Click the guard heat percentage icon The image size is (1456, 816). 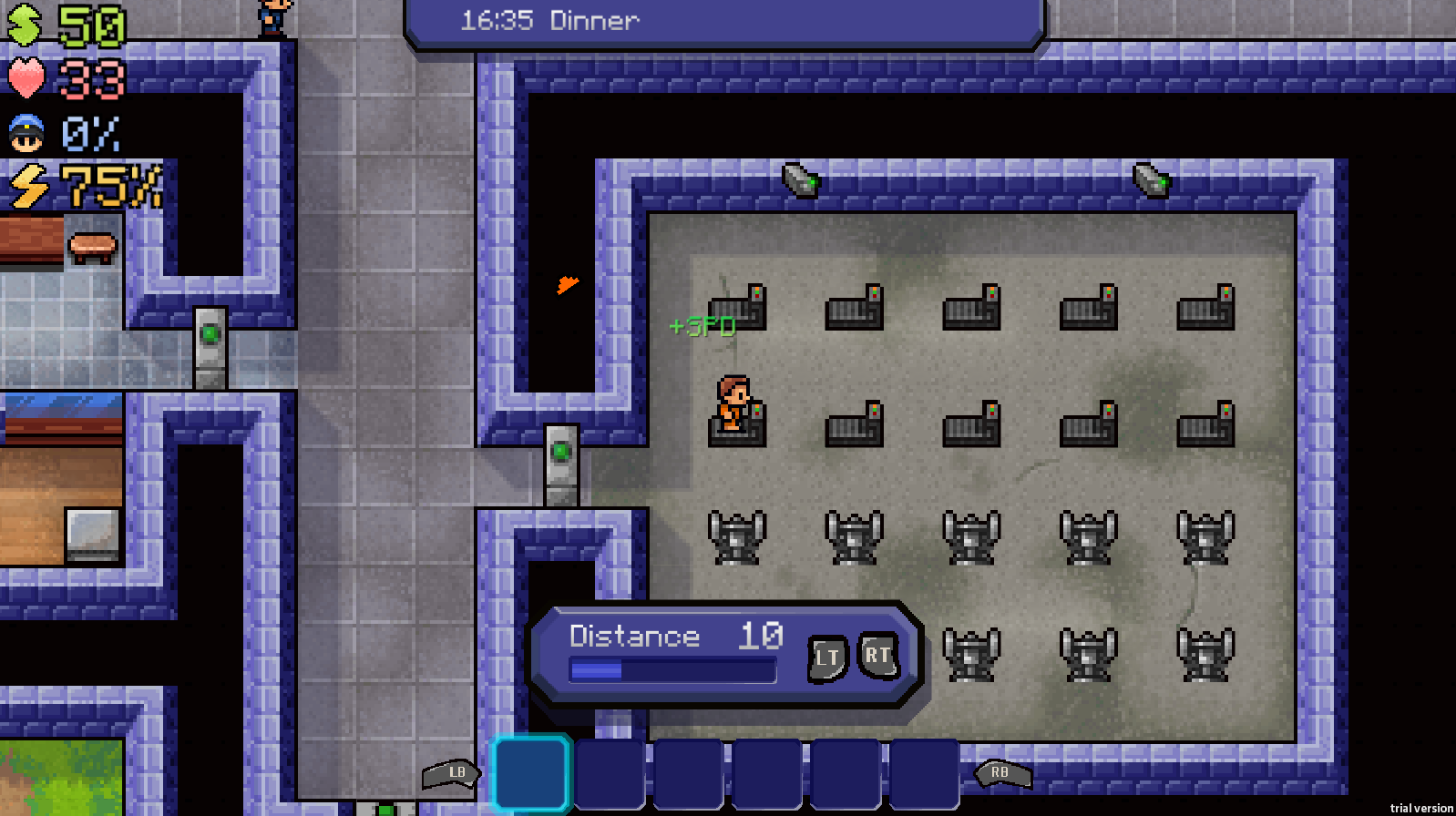[26, 135]
